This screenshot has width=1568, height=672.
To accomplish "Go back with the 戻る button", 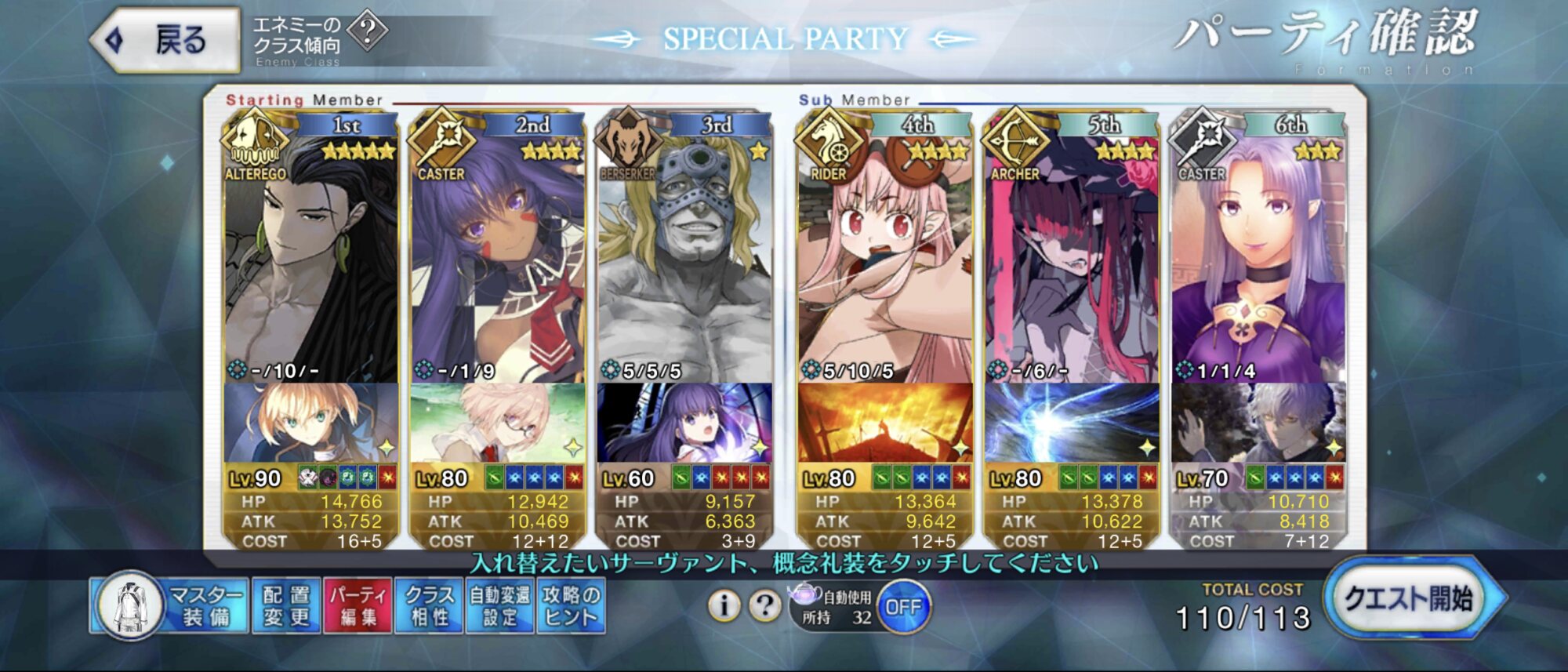I will pyautogui.click(x=166, y=40).
